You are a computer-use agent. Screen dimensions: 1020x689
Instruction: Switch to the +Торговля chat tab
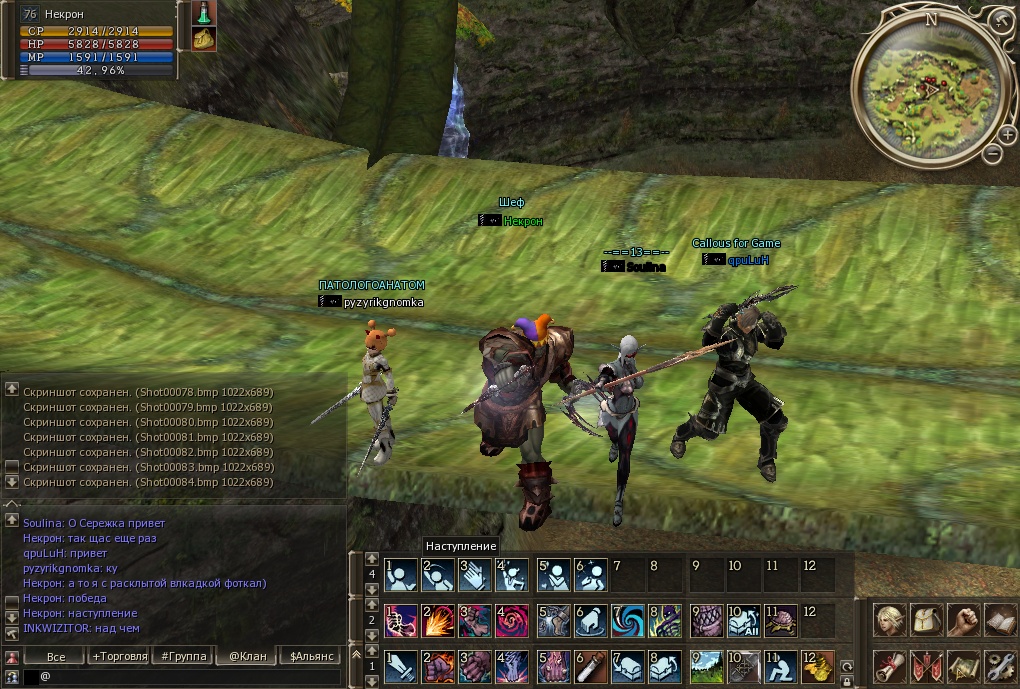tap(118, 656)
